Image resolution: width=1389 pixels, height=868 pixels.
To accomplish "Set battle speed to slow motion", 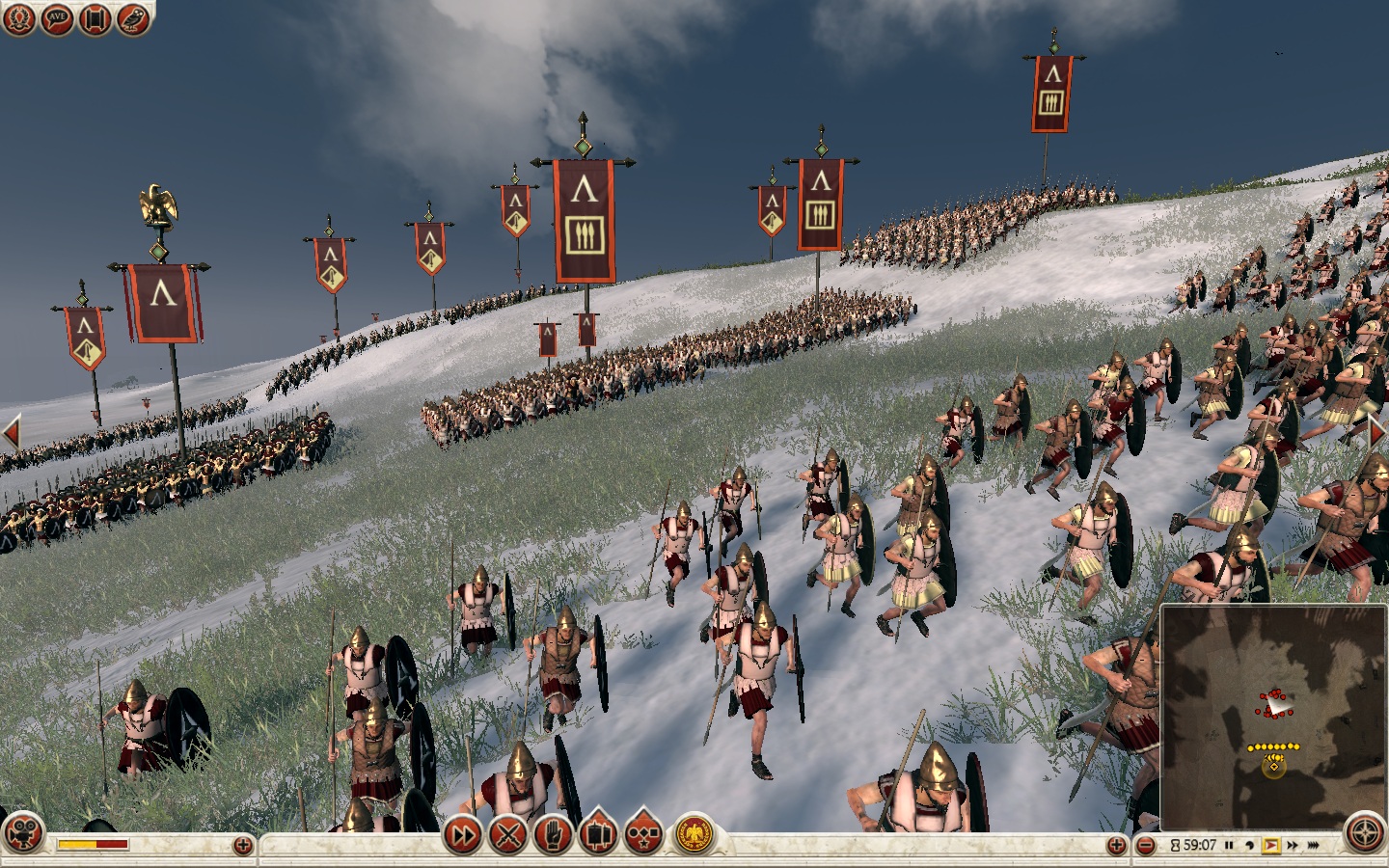I will point(1249,846).
